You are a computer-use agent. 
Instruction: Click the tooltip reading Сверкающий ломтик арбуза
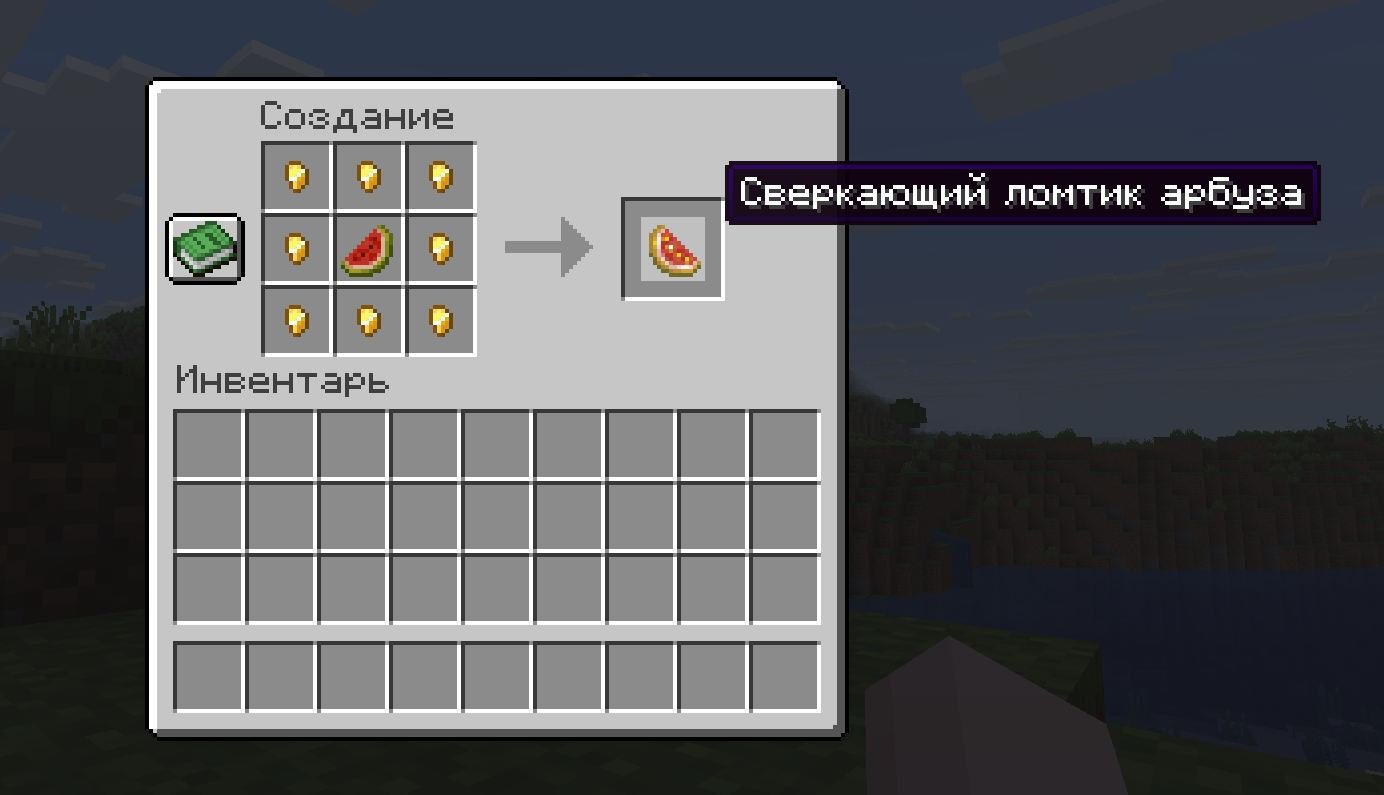click(1023, 194)
